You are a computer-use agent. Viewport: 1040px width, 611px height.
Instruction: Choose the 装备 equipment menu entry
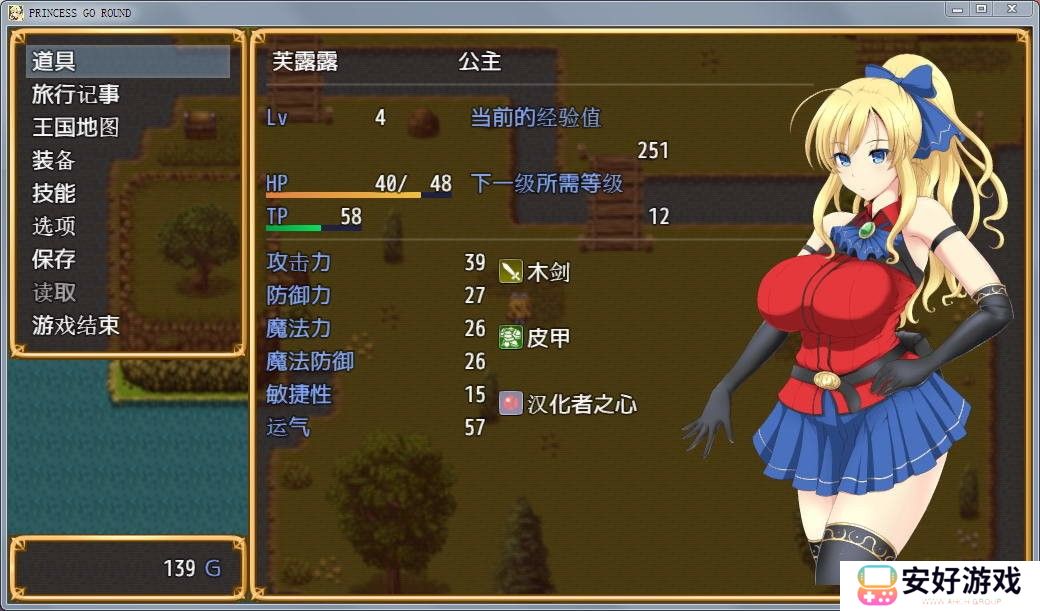click(x=54, y=160)
